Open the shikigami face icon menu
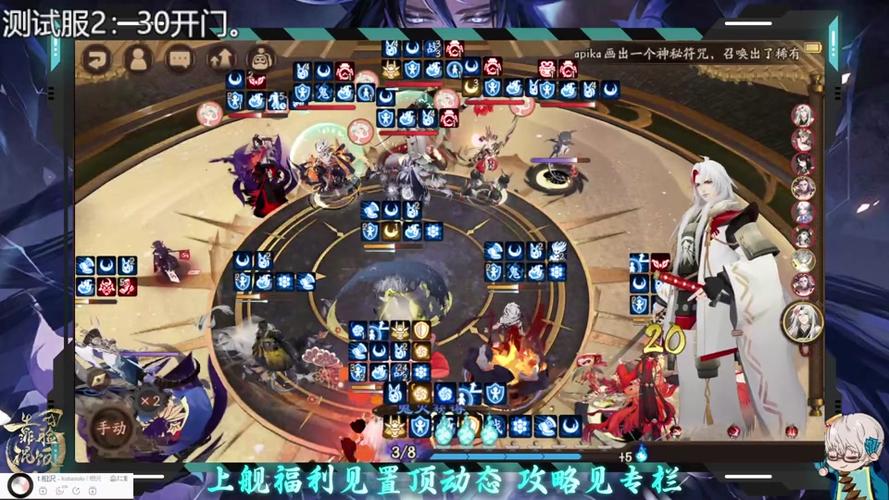Viewport: 889px width, 500px height. pyautogui.click(x=260, y=58)
